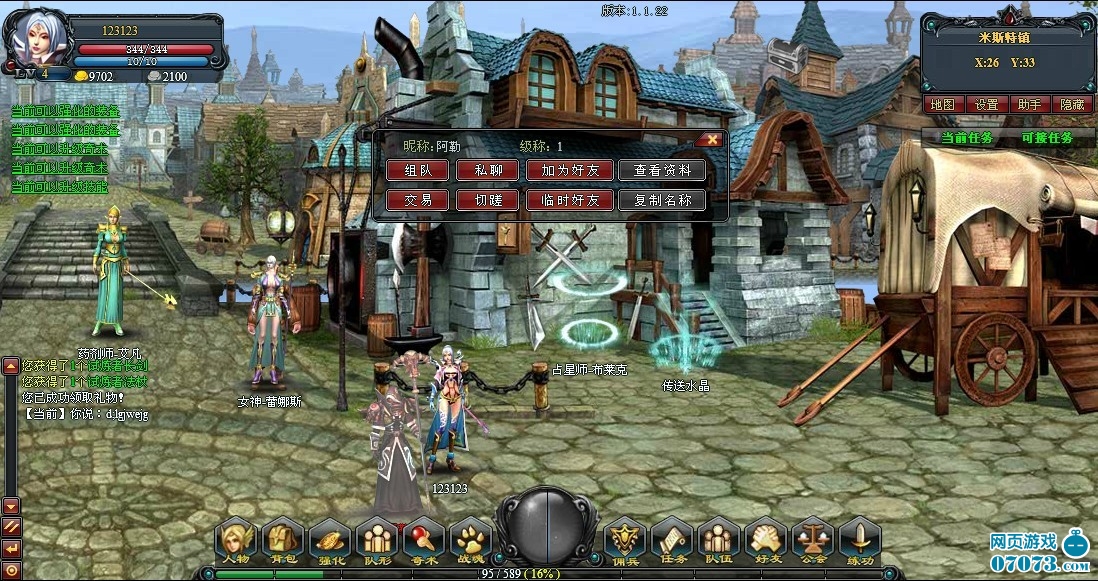The height and width of the screenshot is (581, 1098).
Task: Switch to 可接任务 available quests tab
Action: (1047, 138)
